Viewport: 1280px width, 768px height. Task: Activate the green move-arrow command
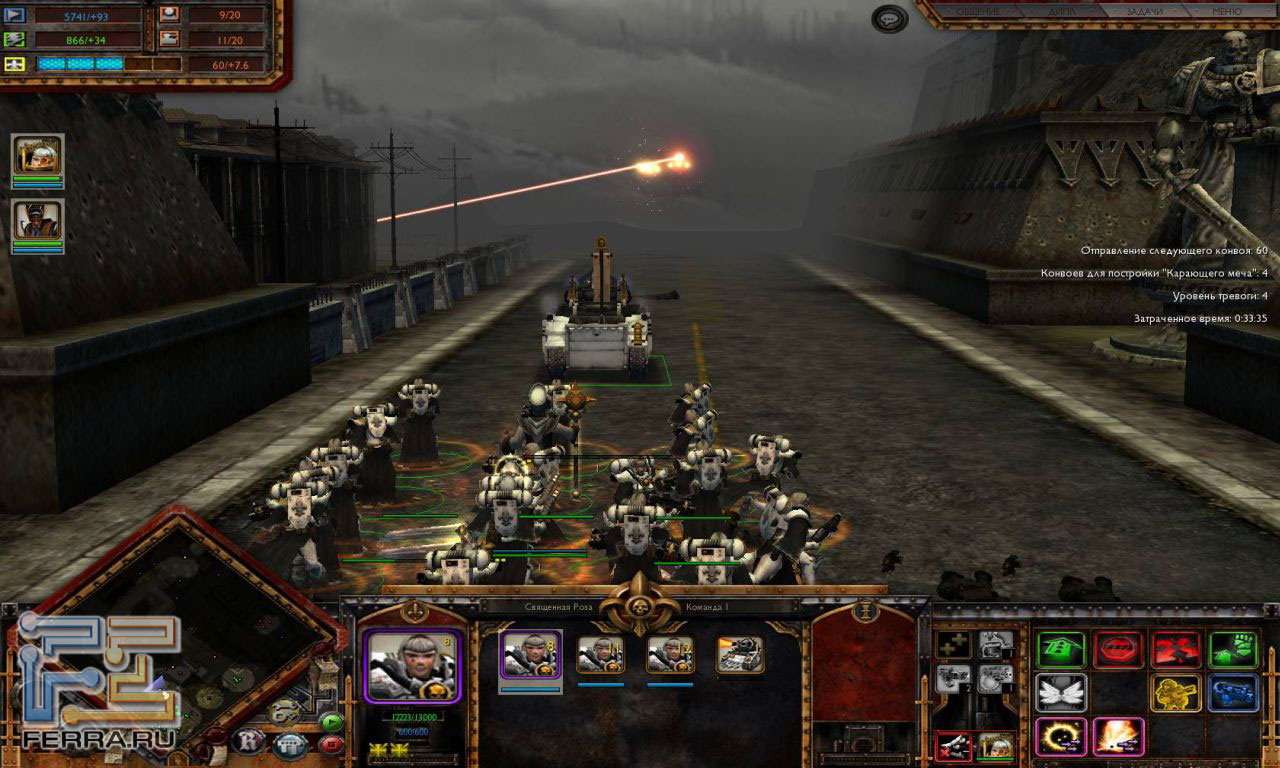tap(1061, 650)
